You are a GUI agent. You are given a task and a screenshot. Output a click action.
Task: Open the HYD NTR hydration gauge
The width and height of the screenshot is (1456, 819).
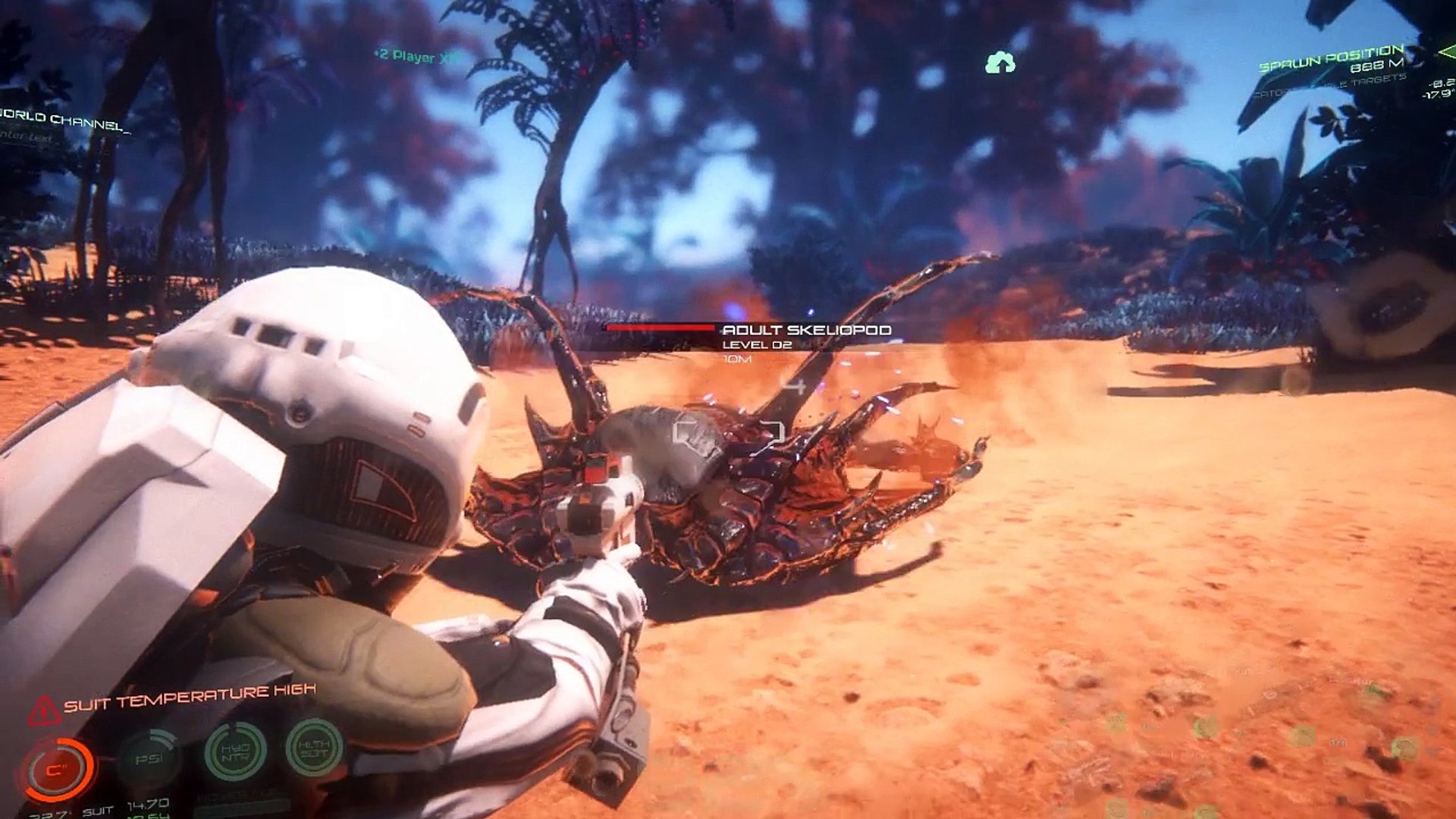(235, 752)
